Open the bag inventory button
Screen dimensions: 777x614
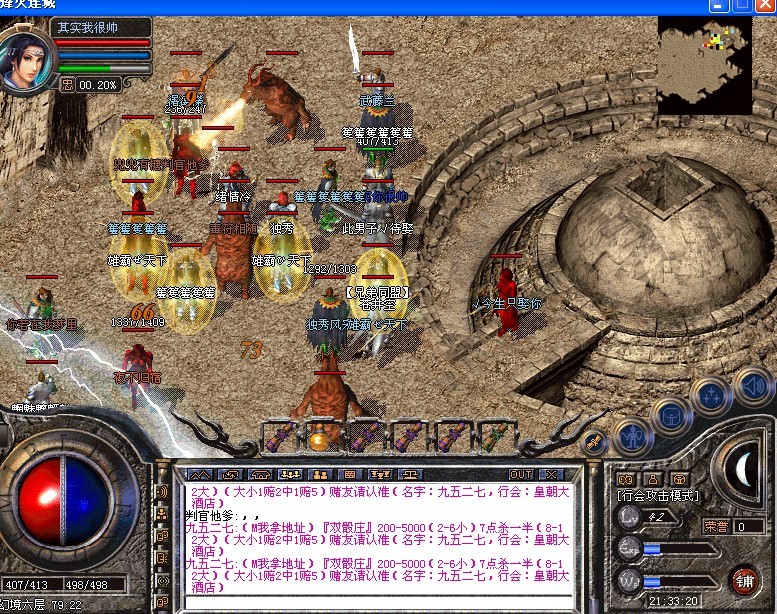[x=670, y=414]
